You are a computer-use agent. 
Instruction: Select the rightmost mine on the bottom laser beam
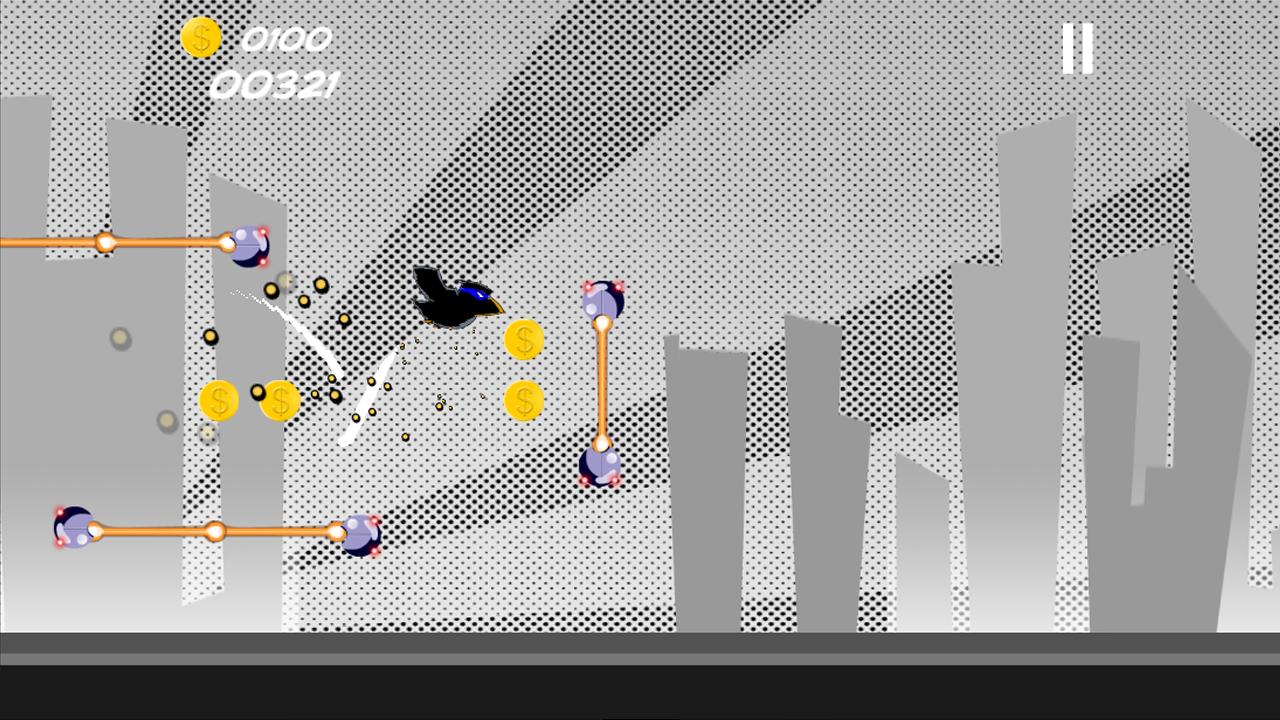point(360,535)
